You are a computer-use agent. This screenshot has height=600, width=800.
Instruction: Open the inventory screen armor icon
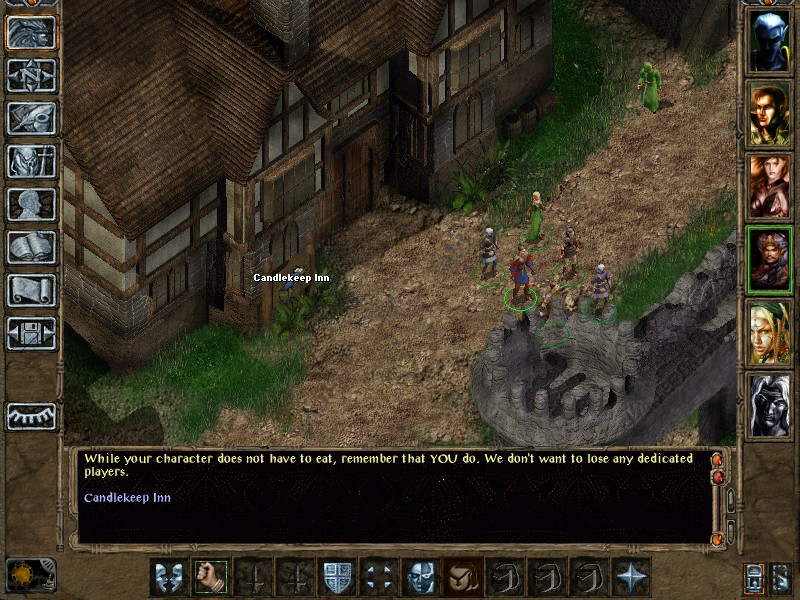tap(32, 161)
